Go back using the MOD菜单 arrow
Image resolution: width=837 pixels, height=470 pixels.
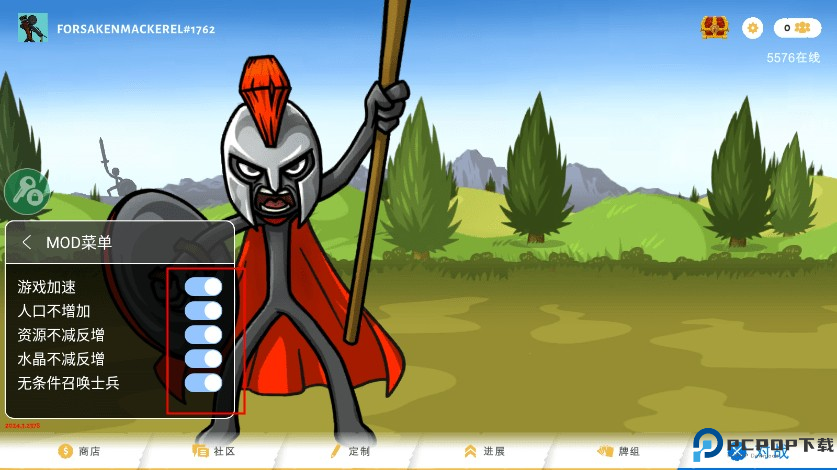[27, 242]
